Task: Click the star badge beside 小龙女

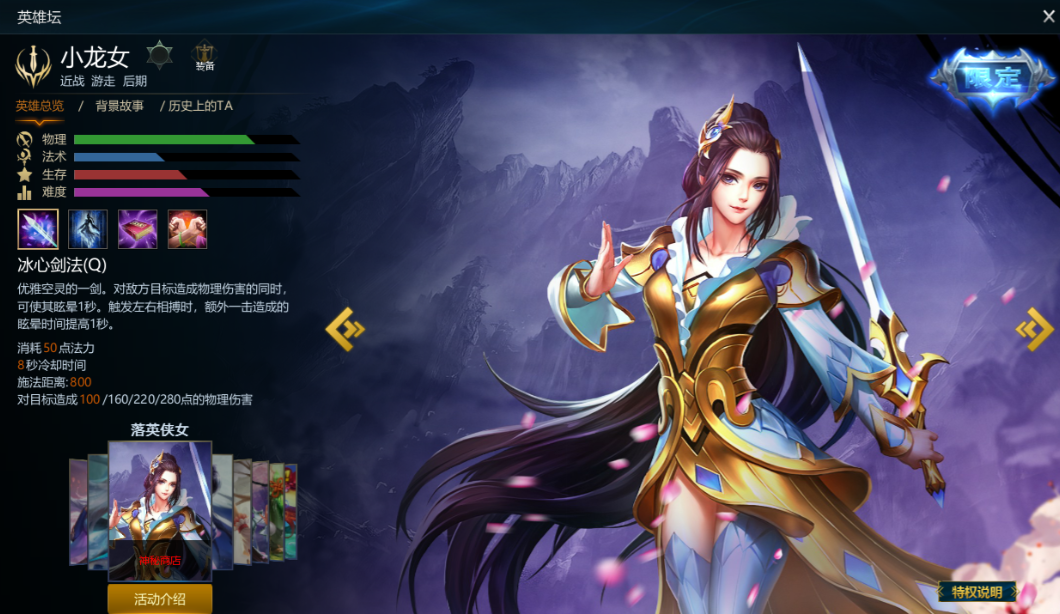Action: coord(160,54)
